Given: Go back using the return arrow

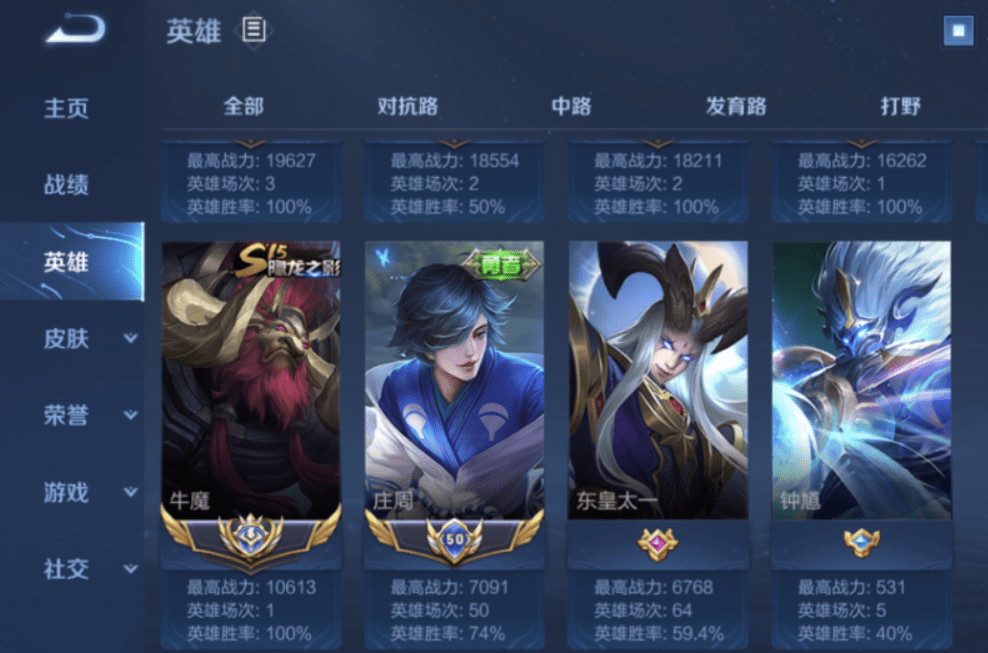Looking at the screenshot, I should 74,31.
